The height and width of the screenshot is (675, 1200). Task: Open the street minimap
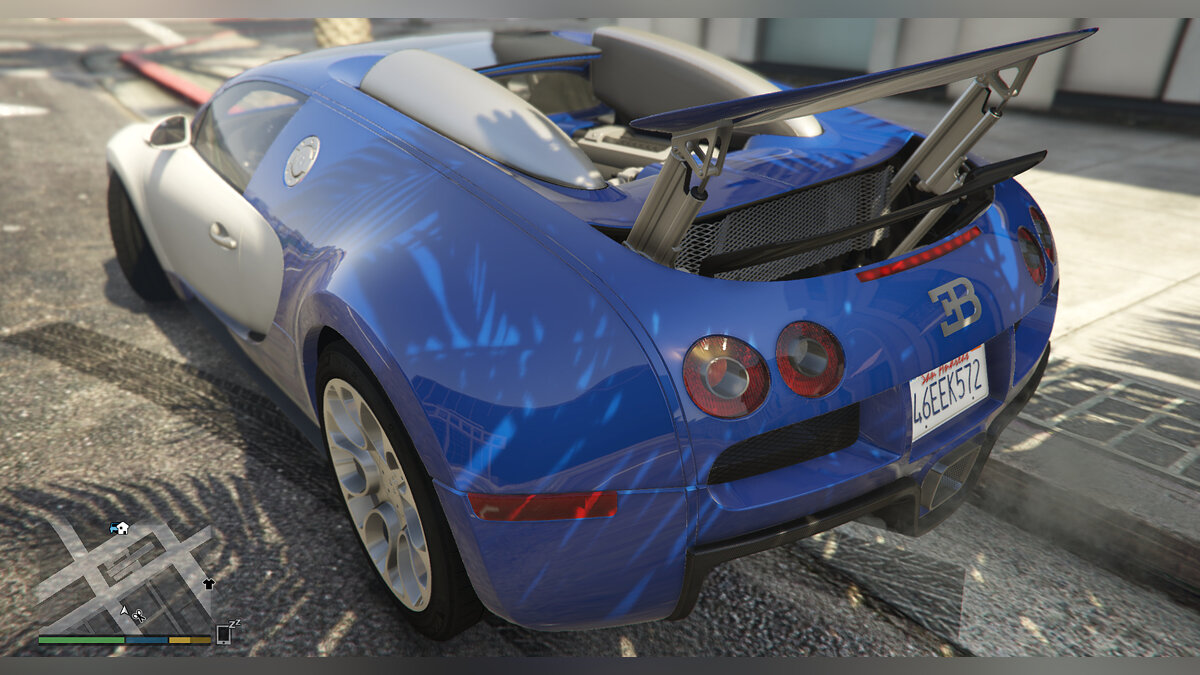tap(125, 577)
